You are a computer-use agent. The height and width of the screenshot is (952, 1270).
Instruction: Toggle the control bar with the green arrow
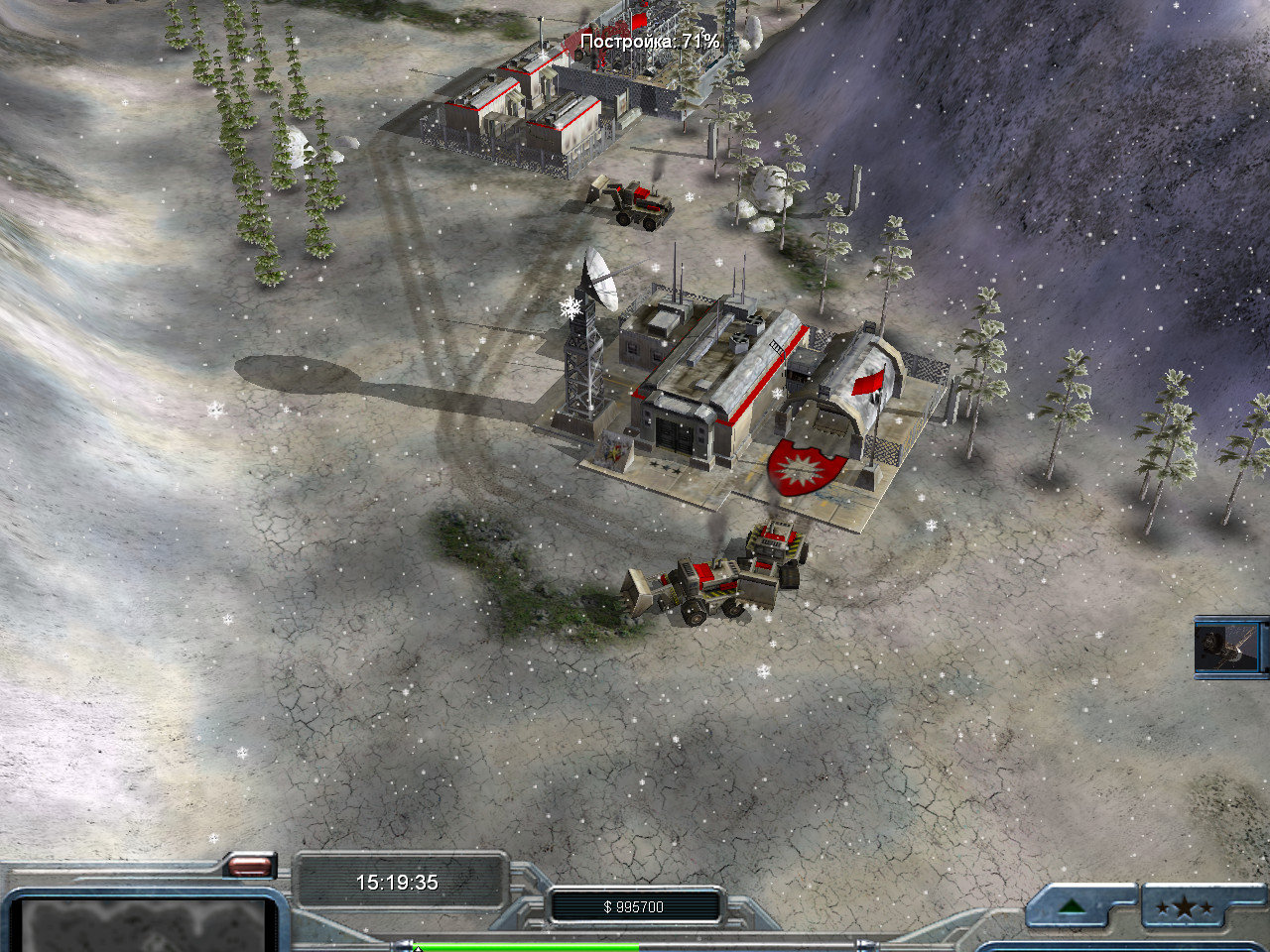pyautogui.click(x=1071, y=906)
